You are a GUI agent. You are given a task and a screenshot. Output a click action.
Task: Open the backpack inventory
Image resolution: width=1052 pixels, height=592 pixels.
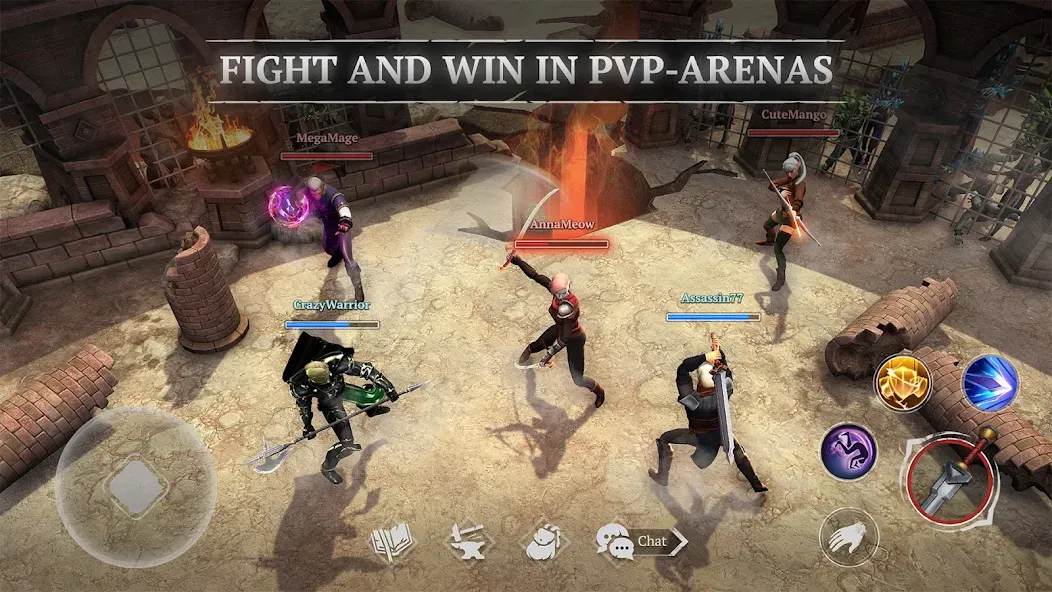point(545,542)
